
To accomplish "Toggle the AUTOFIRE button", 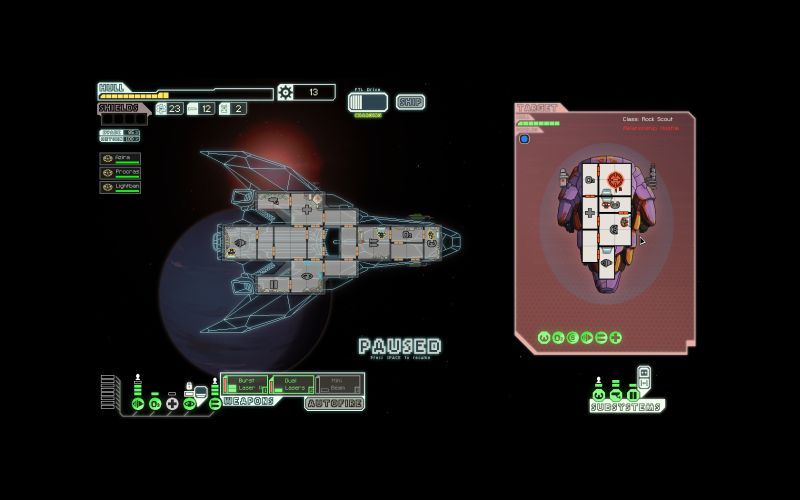I will 334,403.
